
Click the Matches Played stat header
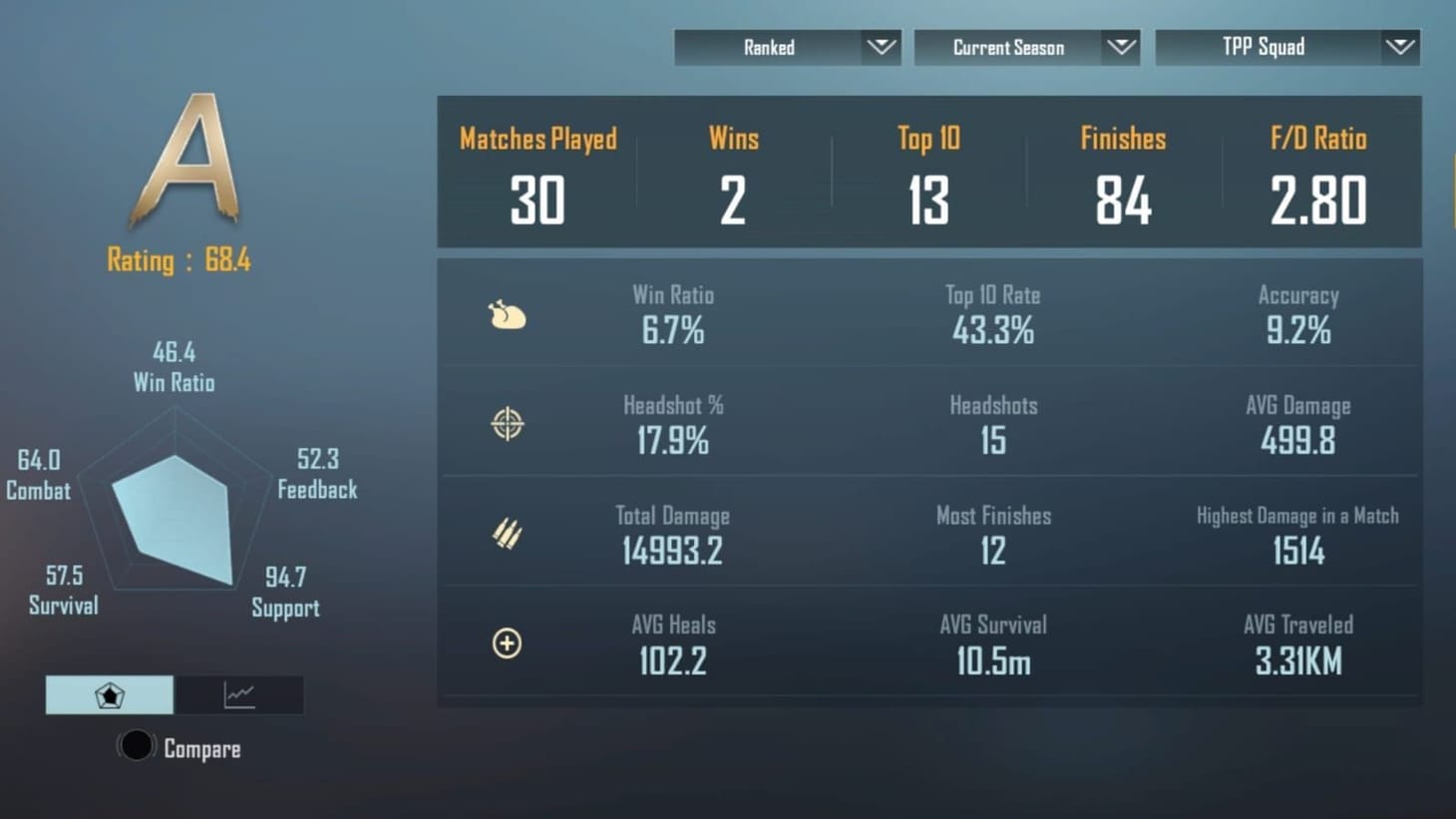[539, 140]
